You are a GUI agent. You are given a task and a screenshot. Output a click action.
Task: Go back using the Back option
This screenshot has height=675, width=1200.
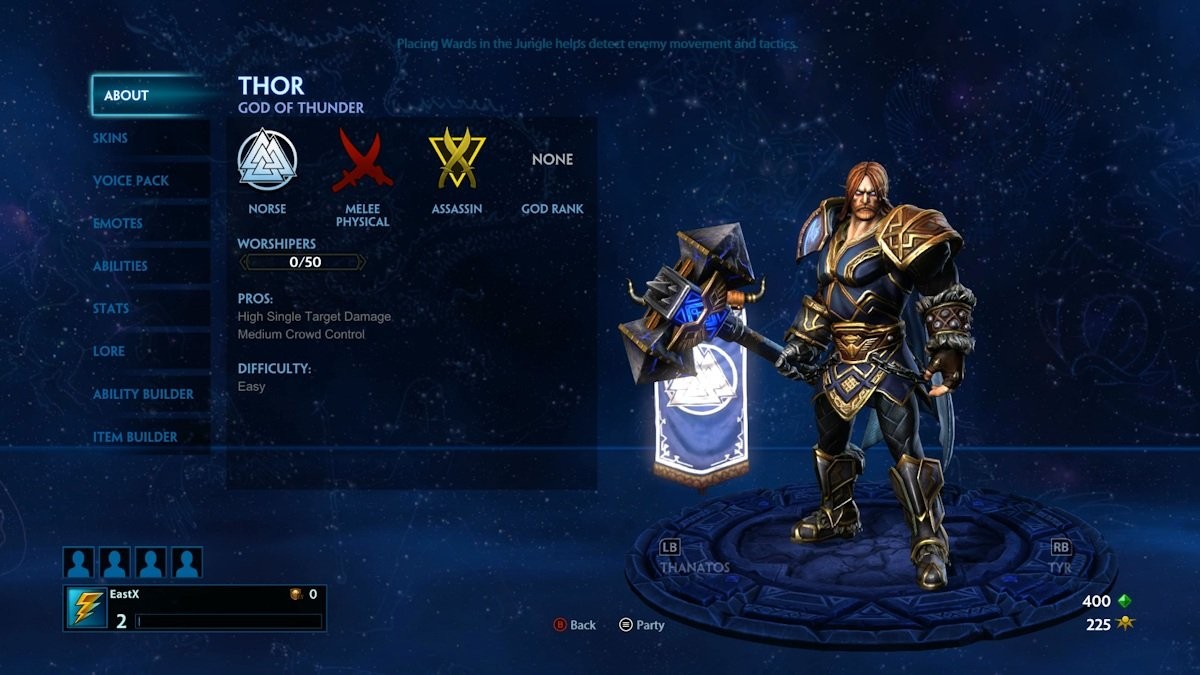point(574,625)
